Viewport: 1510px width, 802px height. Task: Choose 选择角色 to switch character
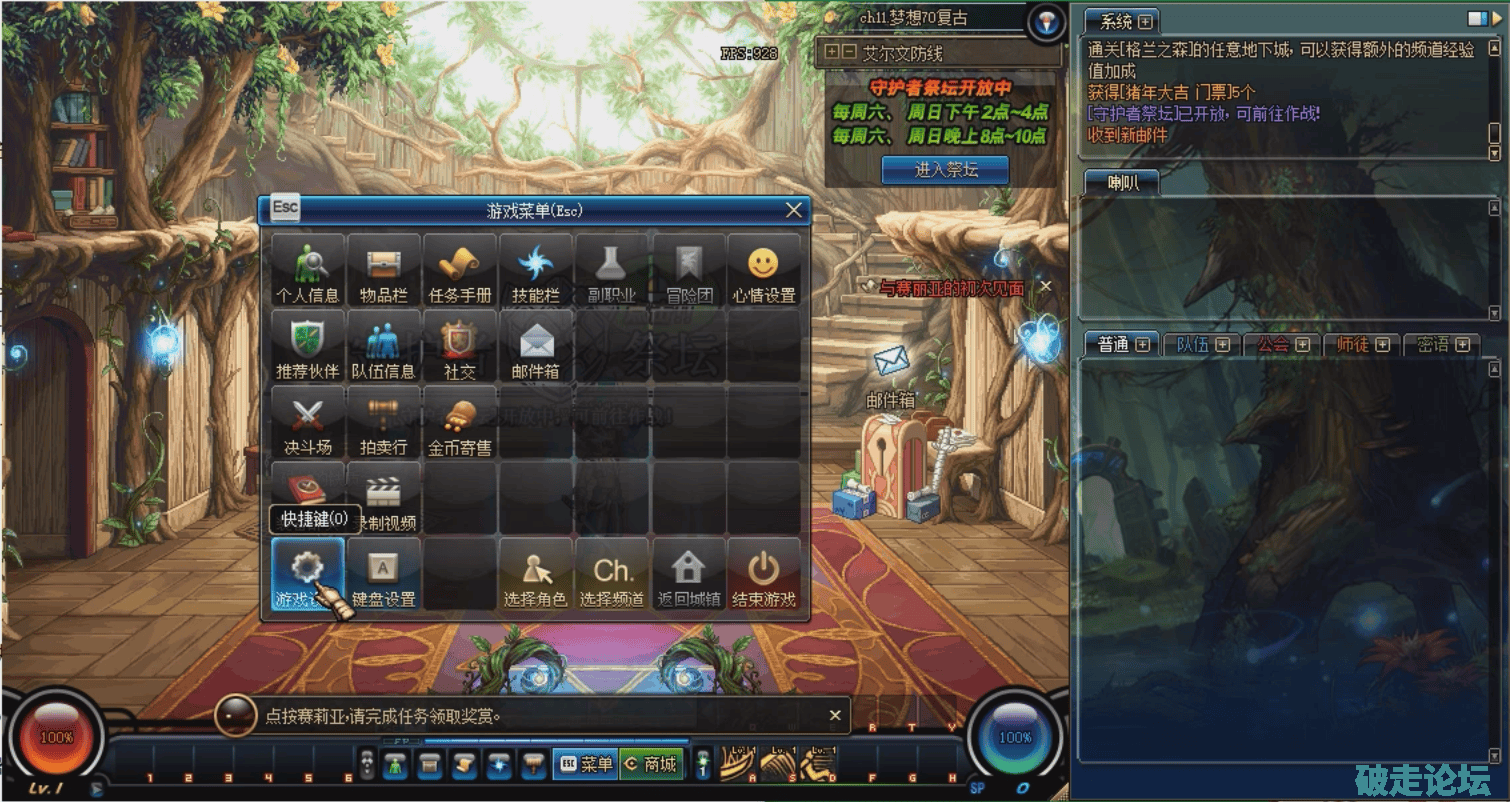point(536,575)
